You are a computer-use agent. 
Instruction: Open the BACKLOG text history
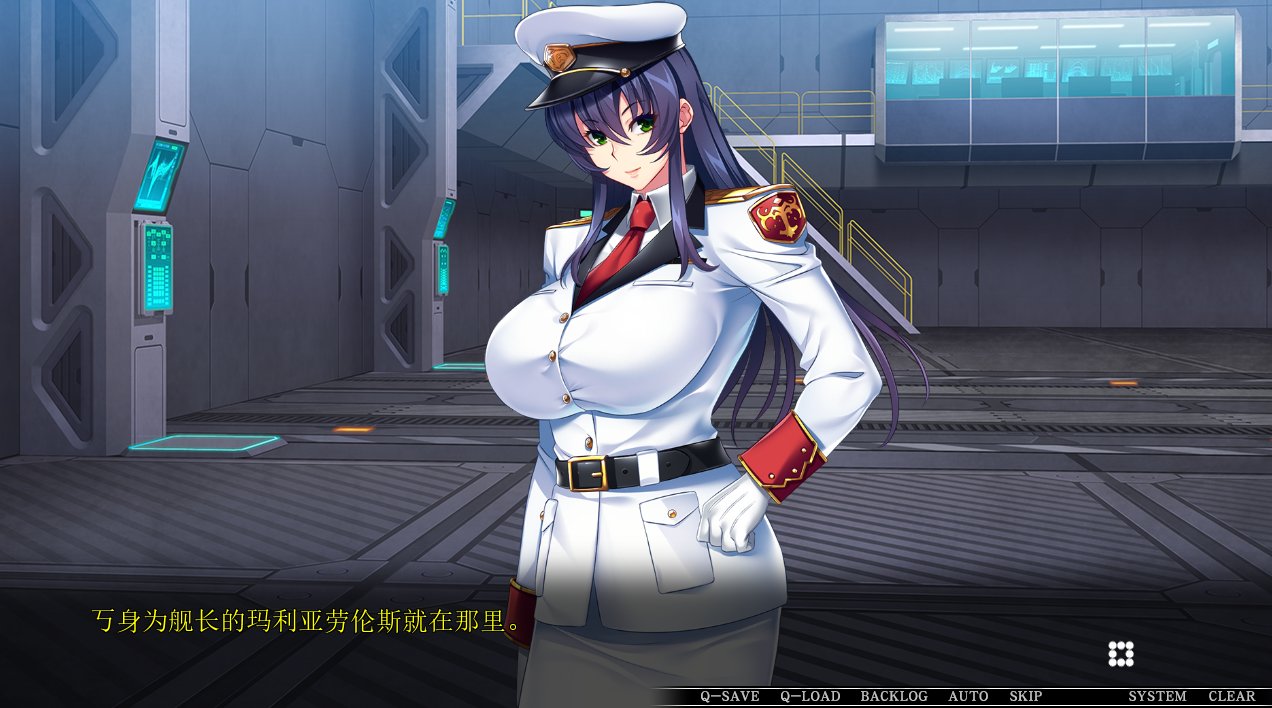pos(894,696)
